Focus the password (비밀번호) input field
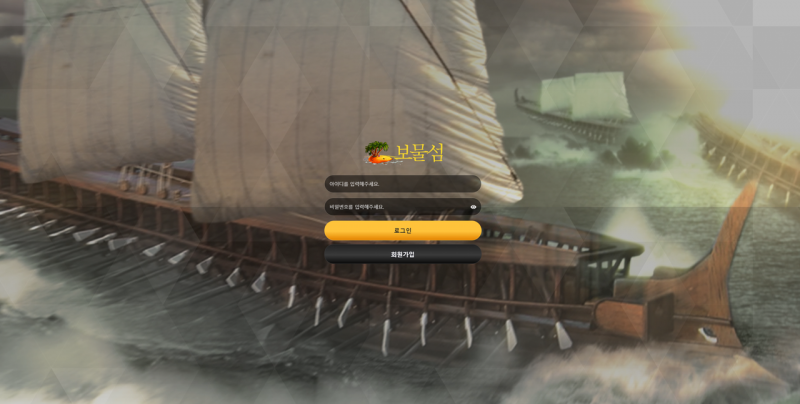 395,207
